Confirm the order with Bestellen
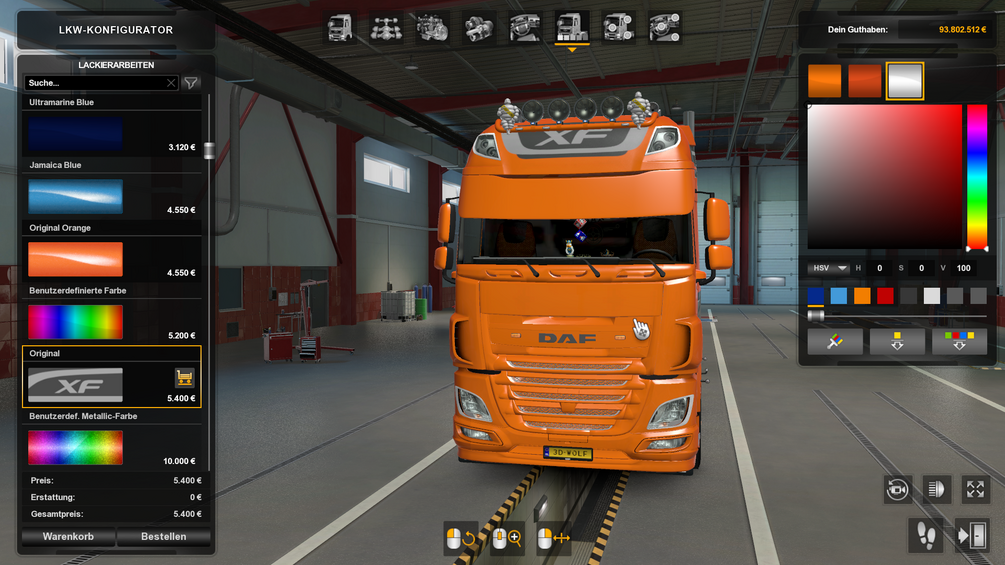 163,537
